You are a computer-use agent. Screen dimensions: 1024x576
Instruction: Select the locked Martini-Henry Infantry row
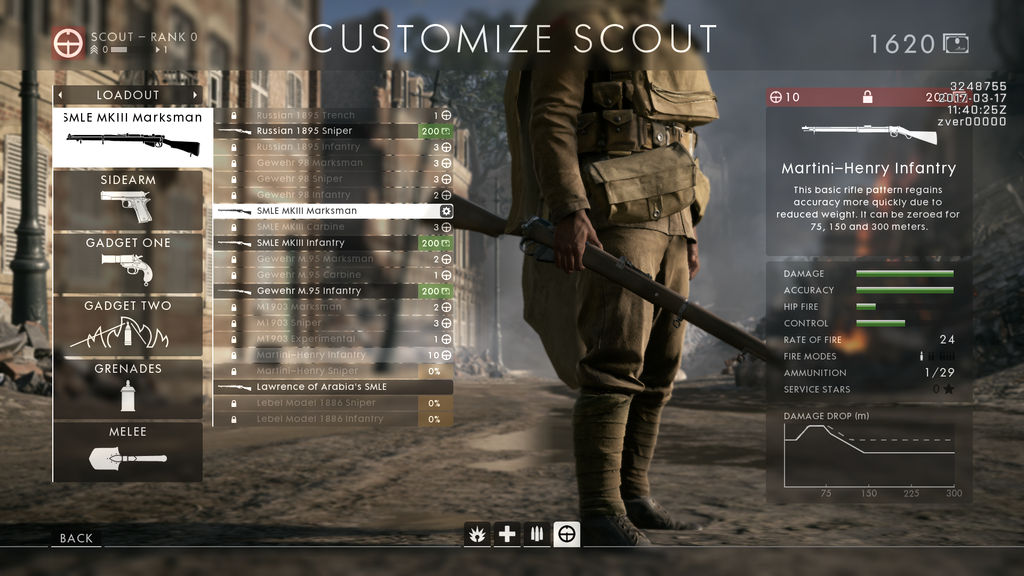(x=320, y=355)
